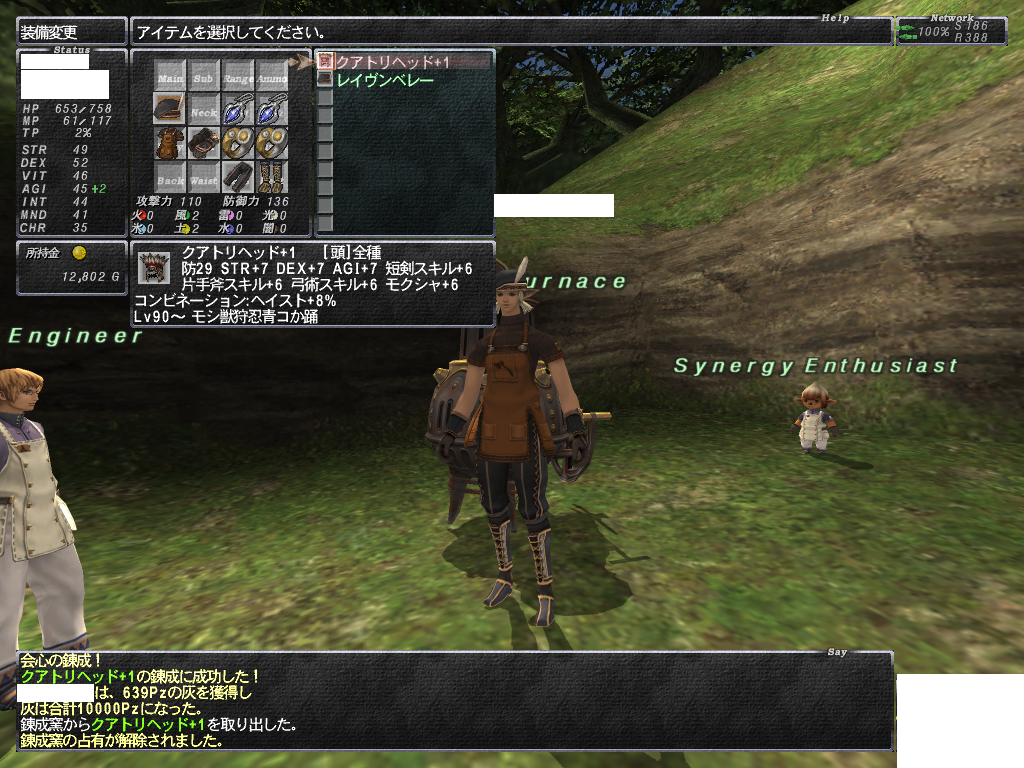Select the empty Ammo slot
Screen dimensions: 1024x768
click(x=271, y=76)
